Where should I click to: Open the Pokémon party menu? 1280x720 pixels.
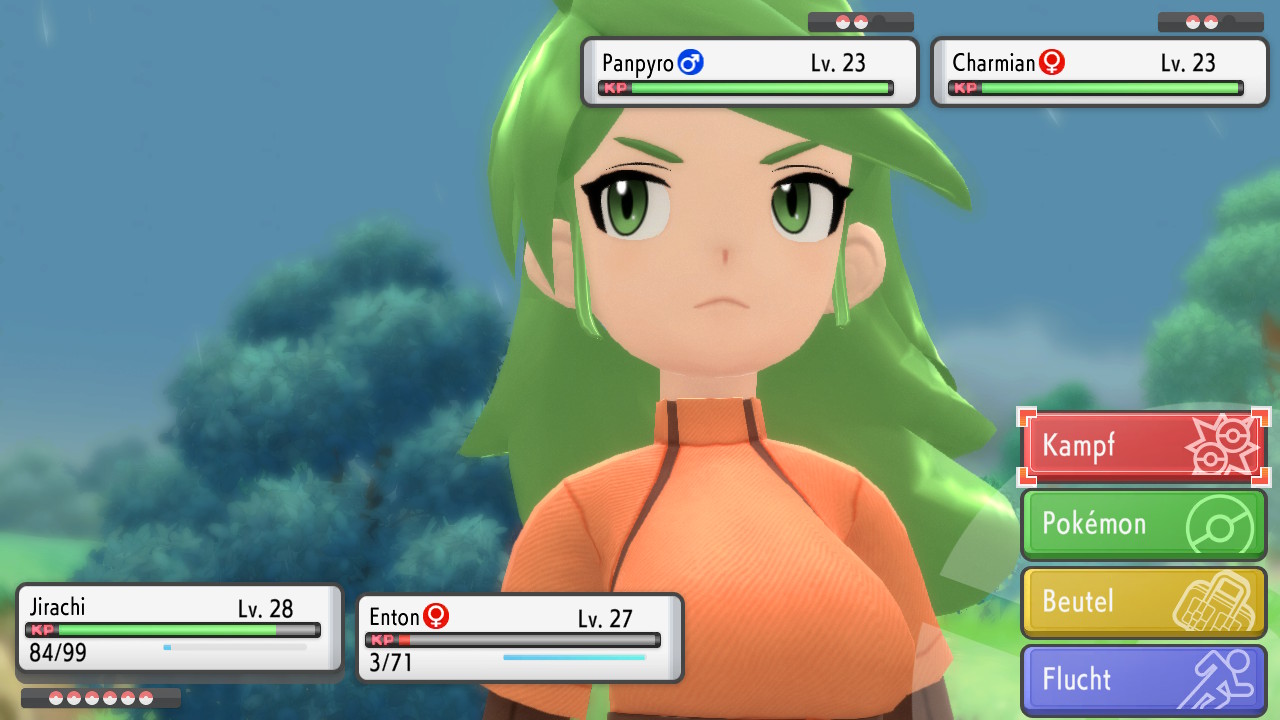[1143, 524]
